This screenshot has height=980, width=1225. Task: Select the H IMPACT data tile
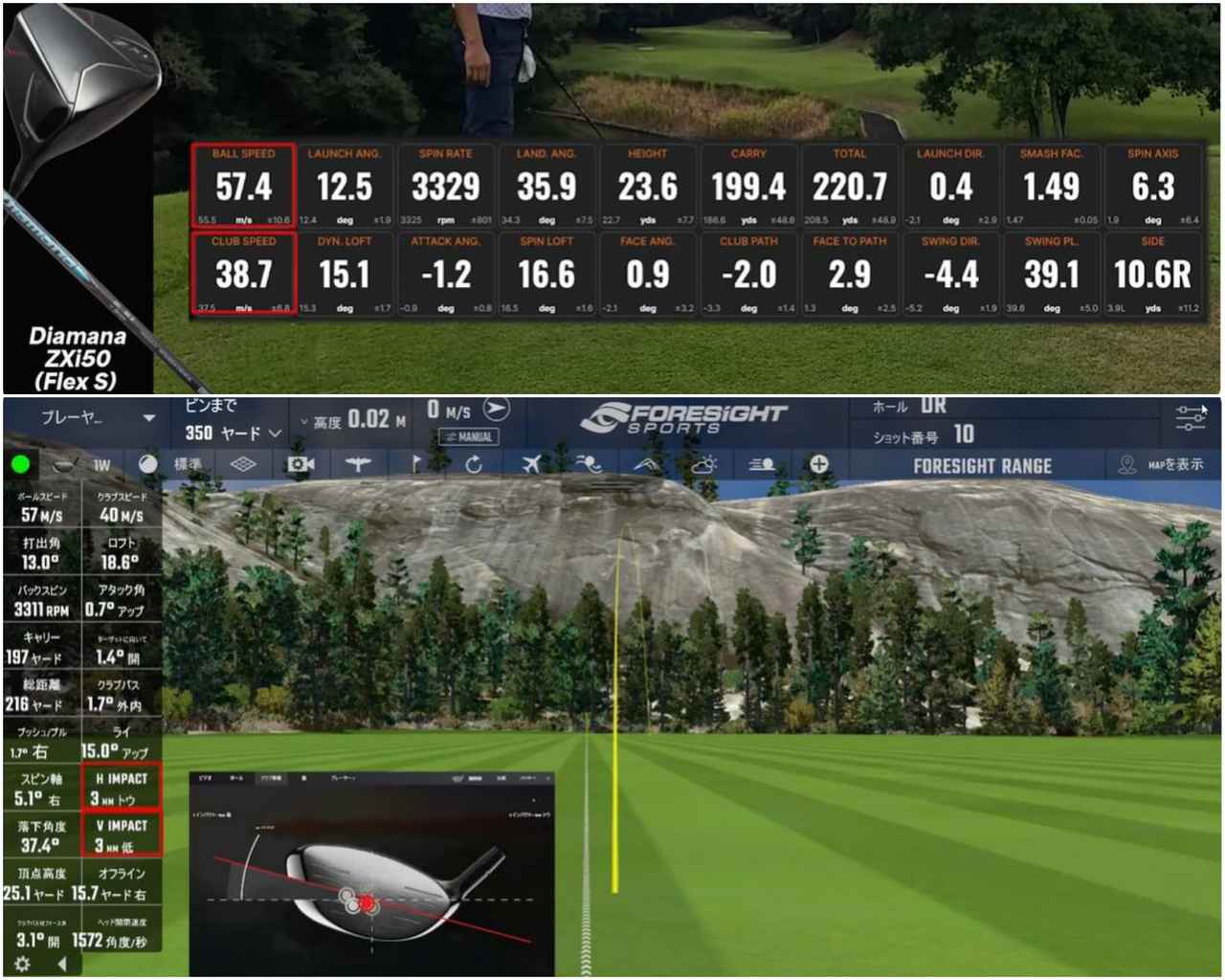point(122,789)
